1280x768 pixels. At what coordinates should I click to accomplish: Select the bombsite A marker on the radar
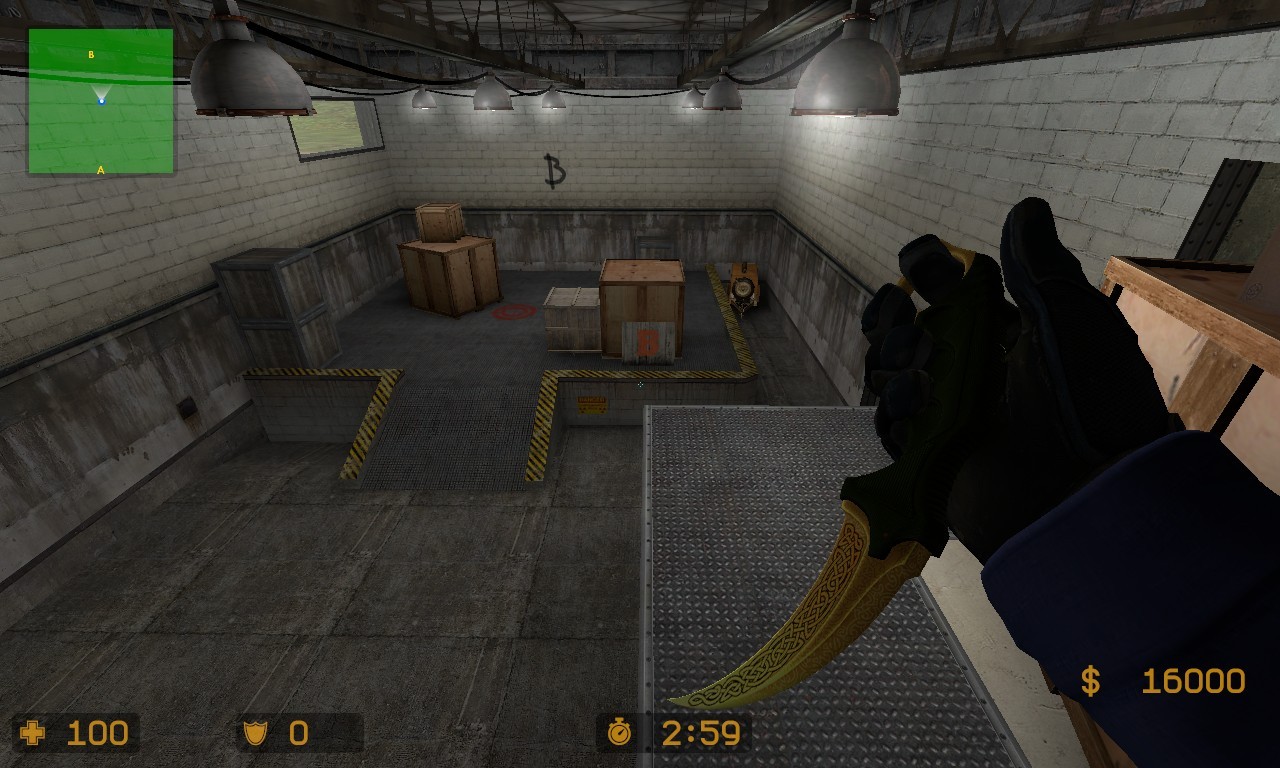(100, 171)
